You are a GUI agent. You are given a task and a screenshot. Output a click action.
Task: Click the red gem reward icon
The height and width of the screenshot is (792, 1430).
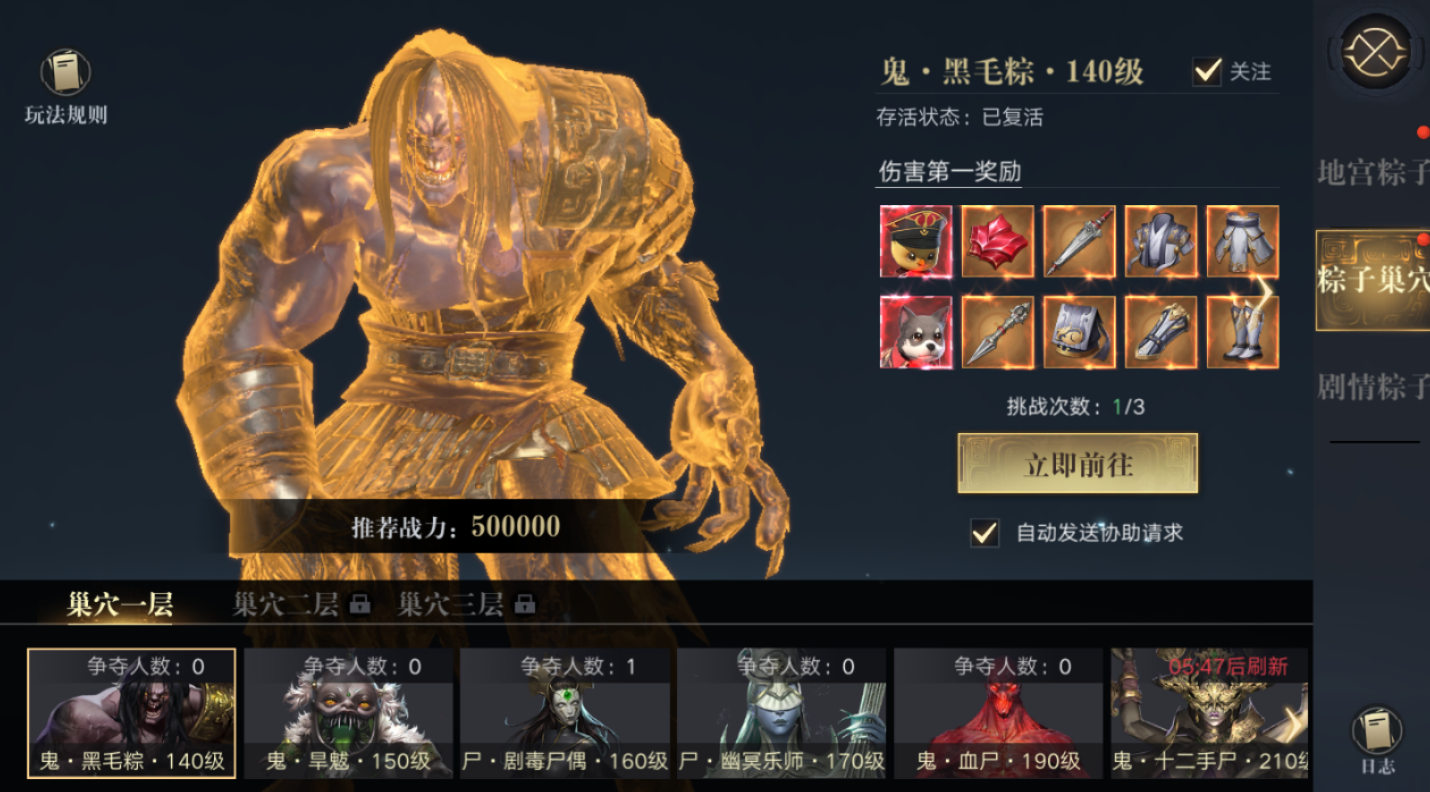[x=997, y=242]
